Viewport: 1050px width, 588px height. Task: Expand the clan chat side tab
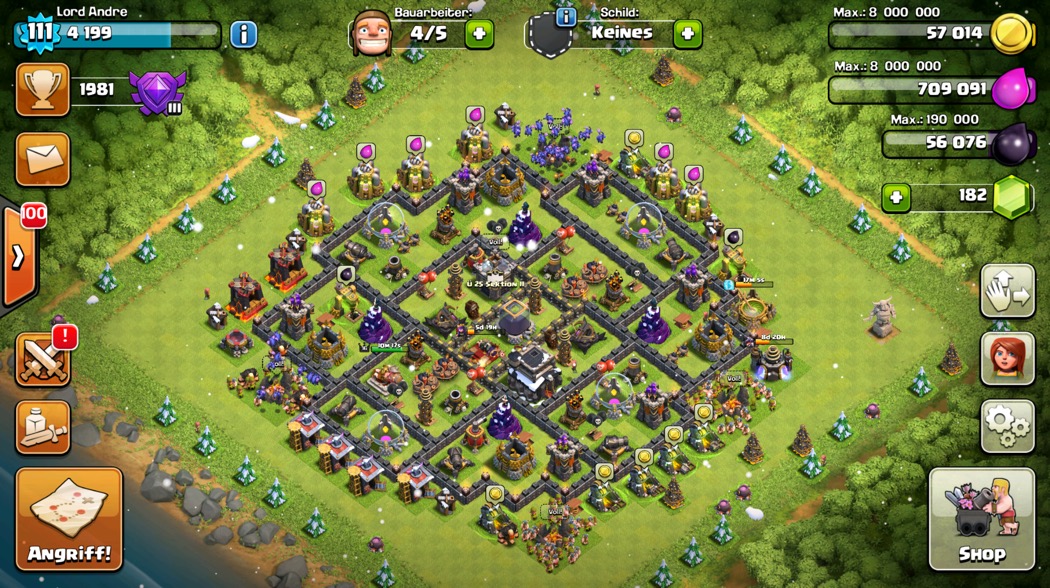pos(18,256)
